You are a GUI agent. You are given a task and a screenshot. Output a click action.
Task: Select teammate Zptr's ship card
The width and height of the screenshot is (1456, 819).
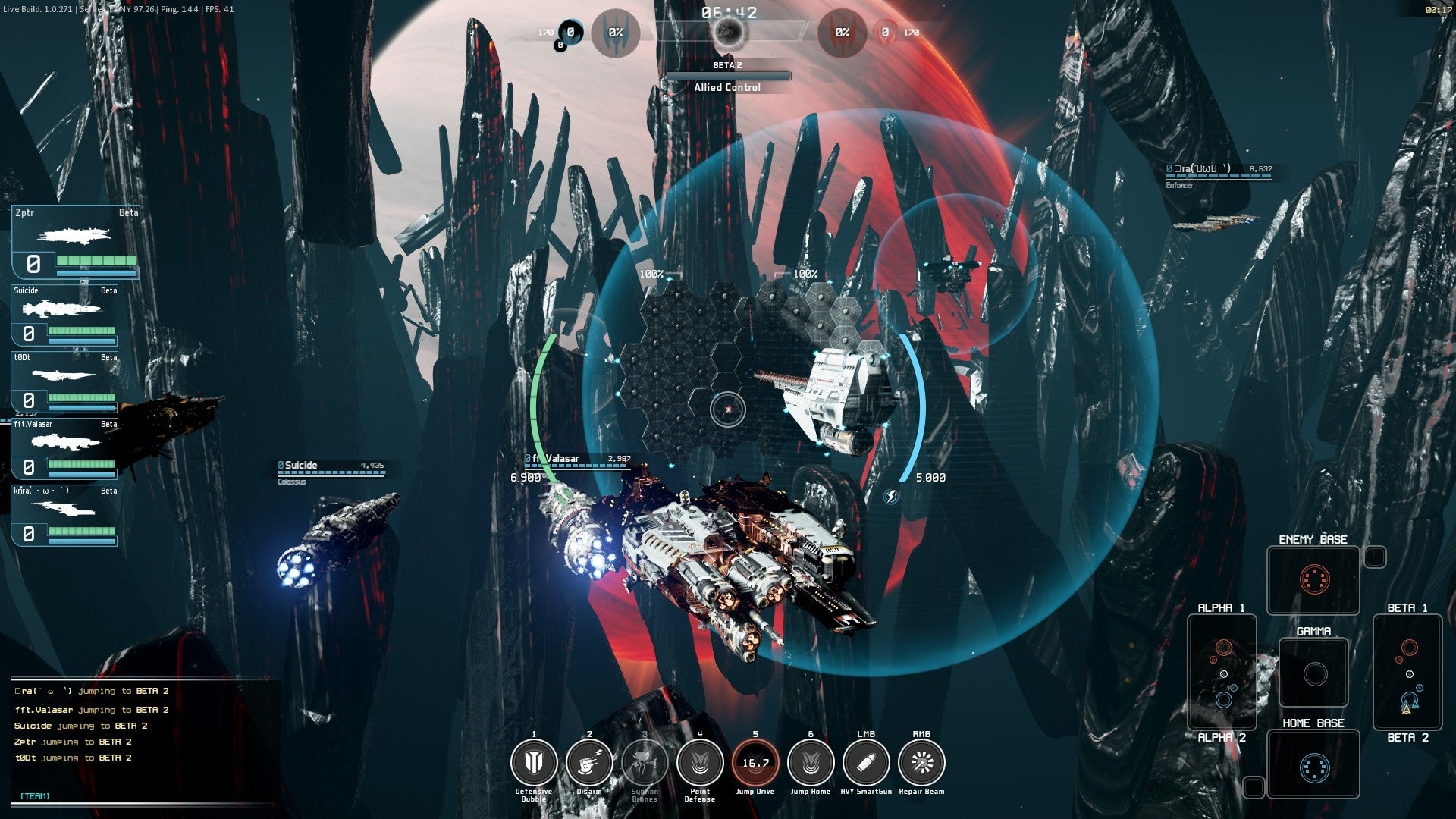click(x=75, y=242)
